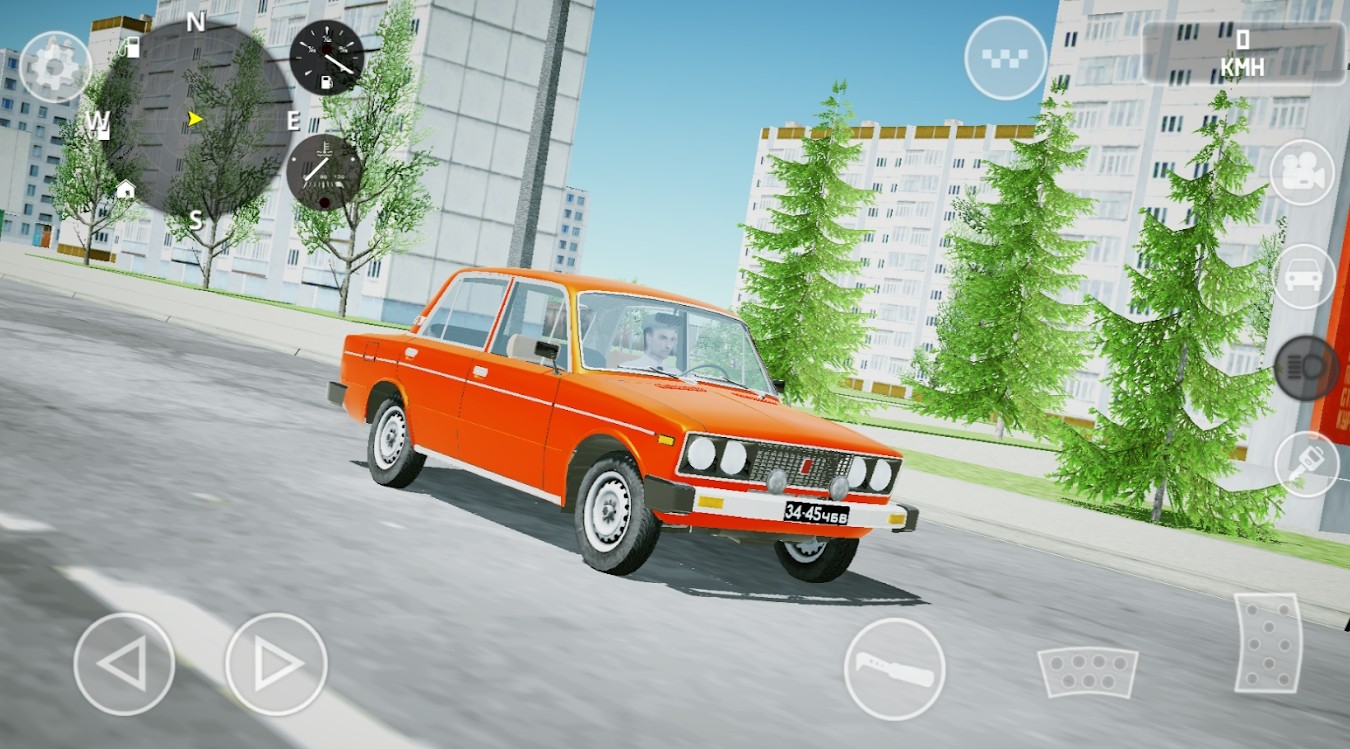Tap the W west label on the compass
The height and width of the screenshot is (749, 1350).
(97, 124)
